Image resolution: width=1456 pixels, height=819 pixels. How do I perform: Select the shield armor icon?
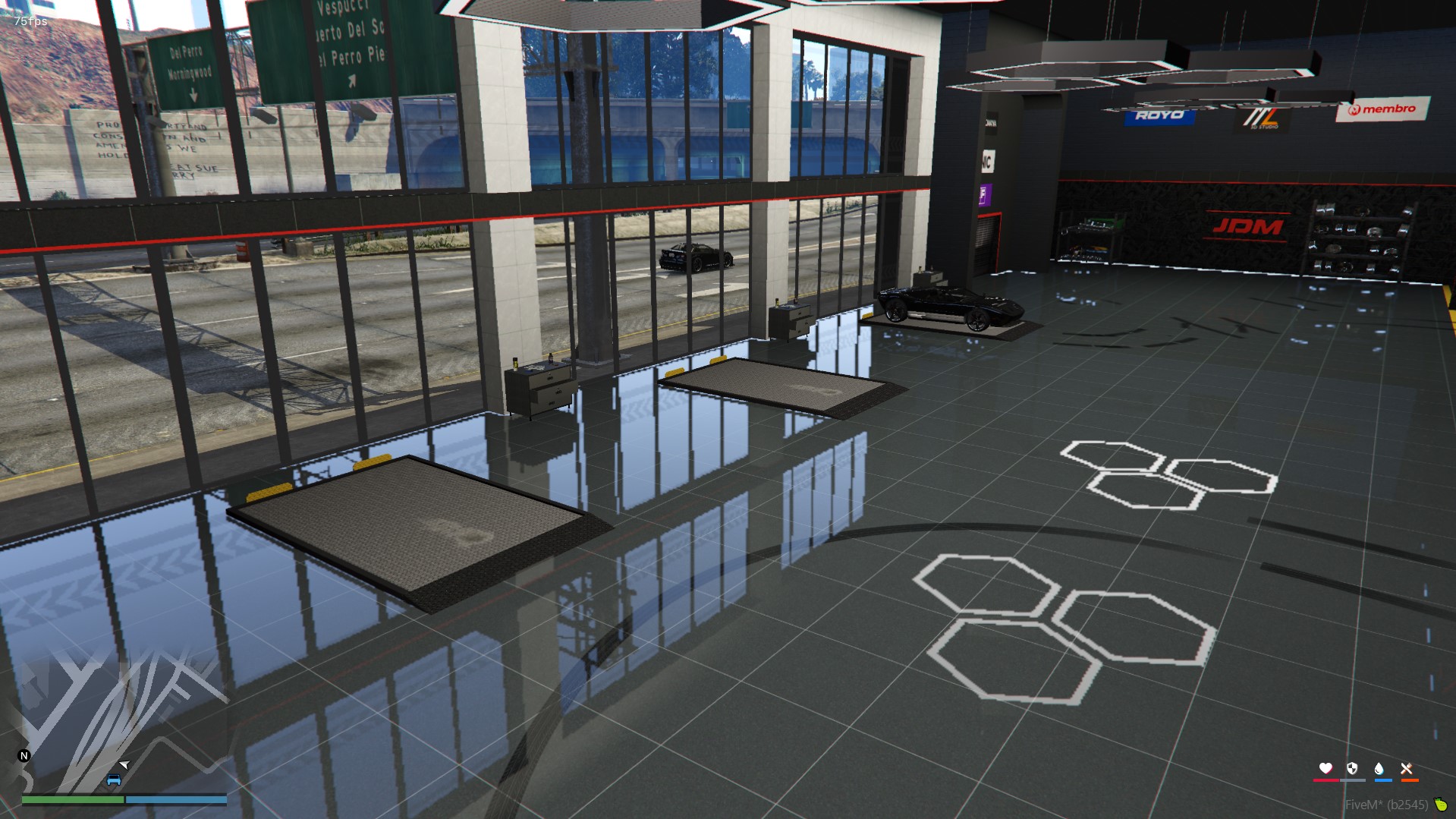1353,768
